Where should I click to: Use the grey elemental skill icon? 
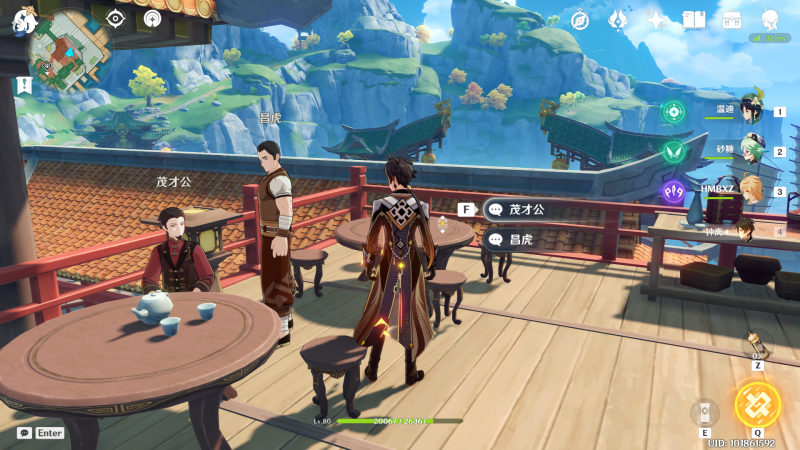pos(705,412)
